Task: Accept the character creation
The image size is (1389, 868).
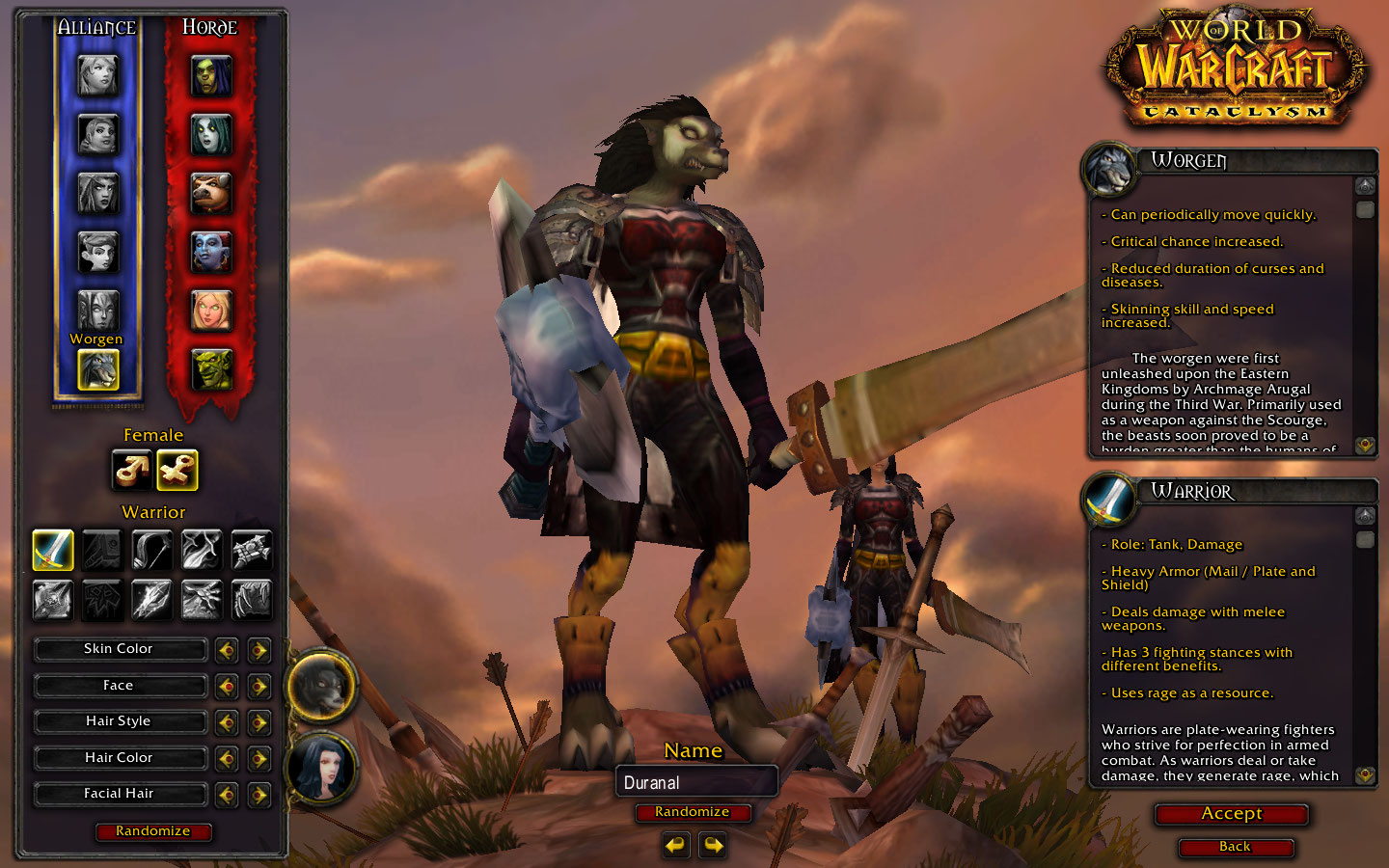Action: point(1232,814)
